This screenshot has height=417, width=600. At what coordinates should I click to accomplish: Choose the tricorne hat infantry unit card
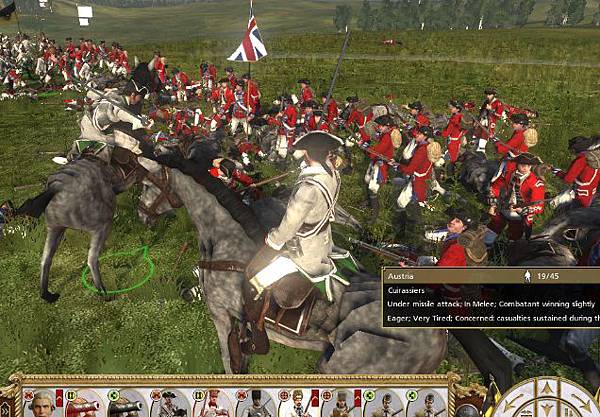pyautogui.click(x=166, y=404)
